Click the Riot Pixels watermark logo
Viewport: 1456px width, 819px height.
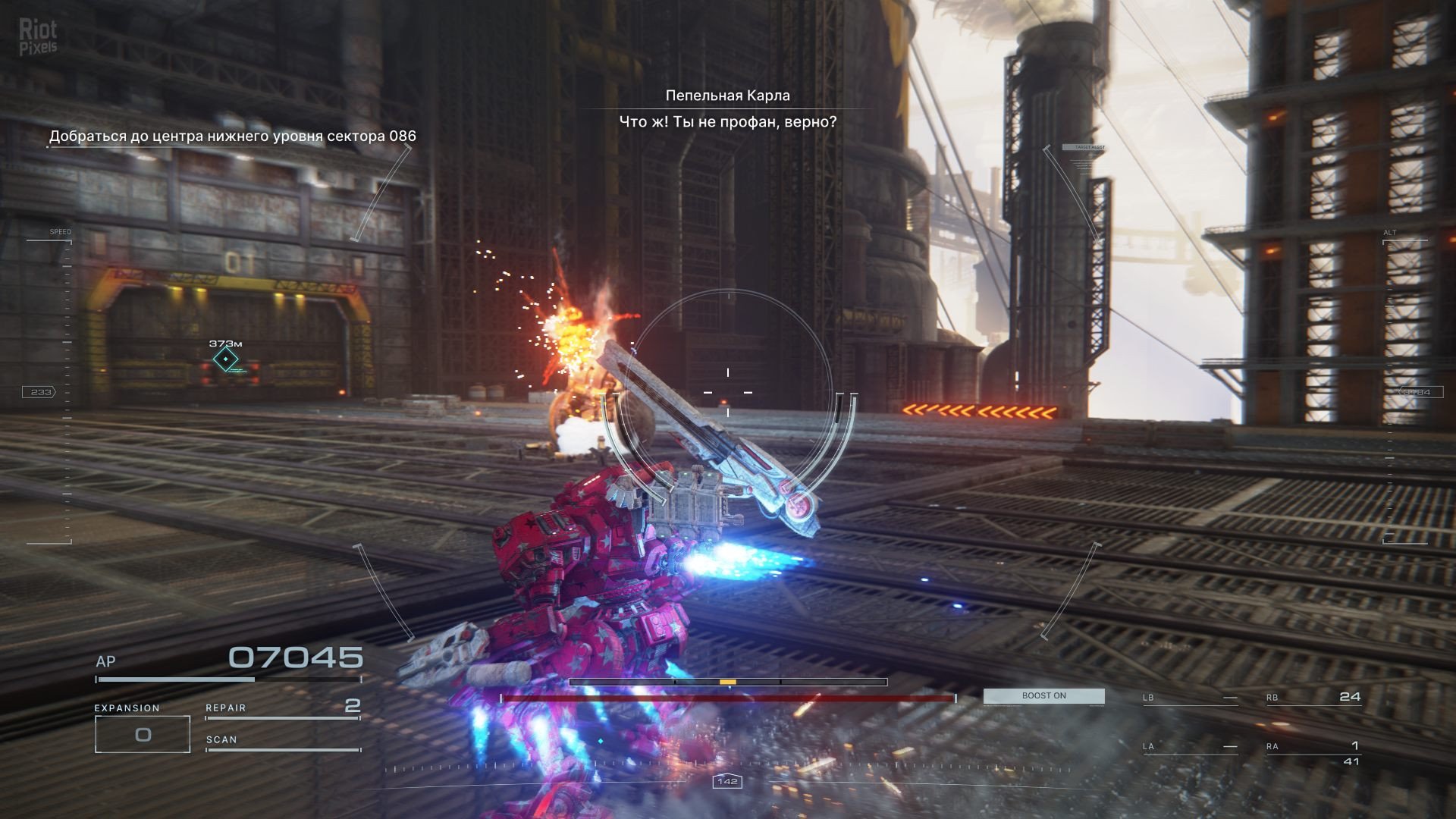click(x=38, y=37)
